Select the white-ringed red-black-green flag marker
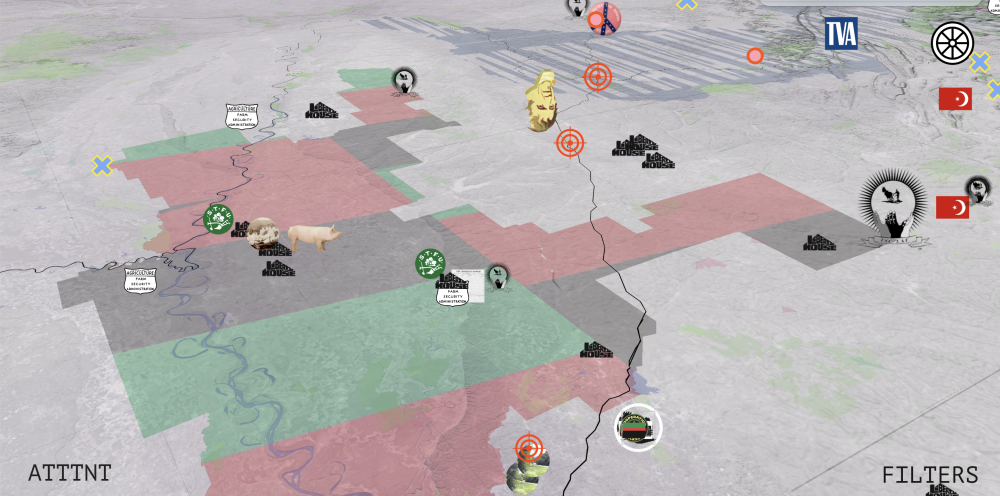Screen dimensions: 1000x496 (x=637, y=428)
